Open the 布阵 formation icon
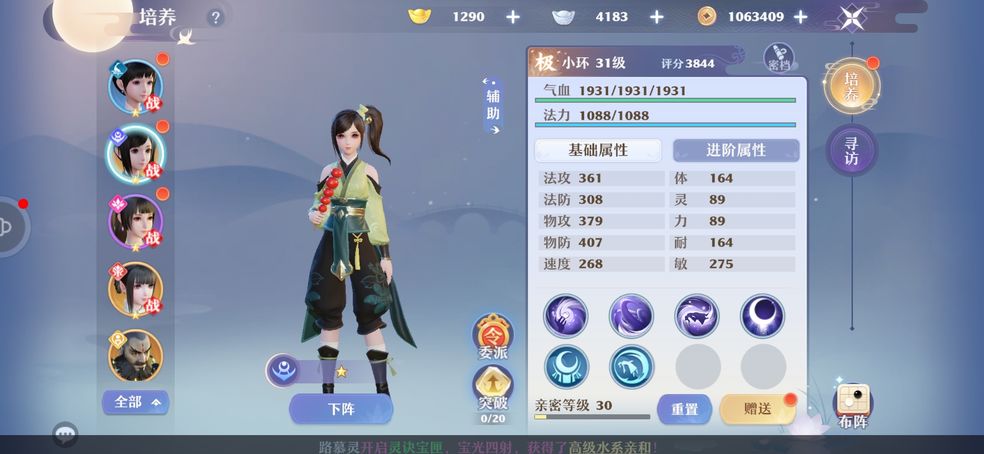The height and width of the screenshot is (454, 984). [x=852, y=405]
